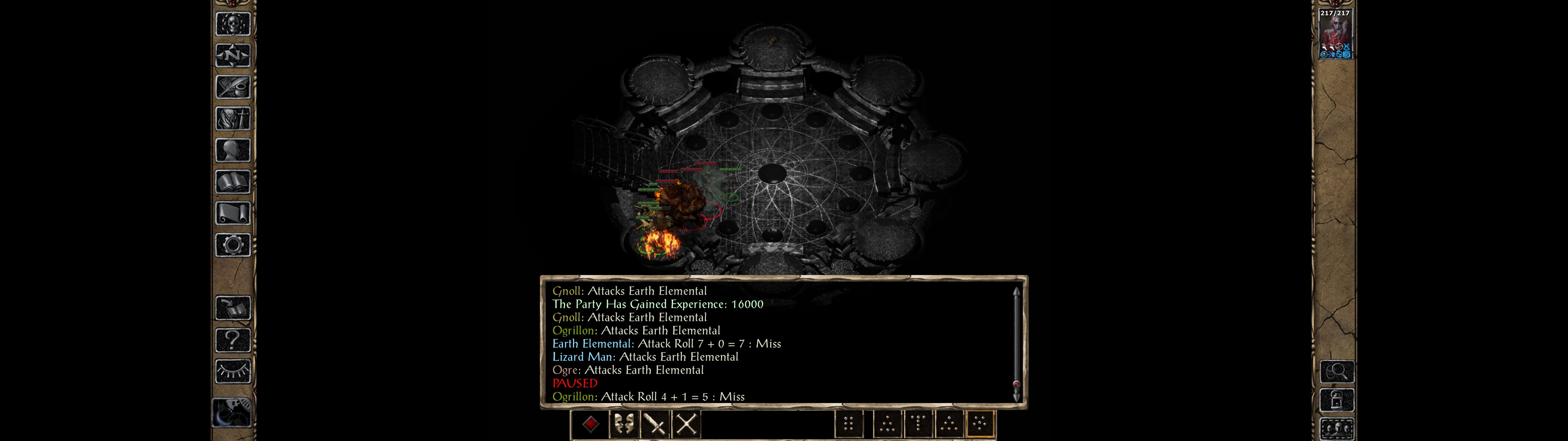Viewport: 1568px width, 441px height.
Task: Click the crossed bones stop action
Action: coord(687,424)
